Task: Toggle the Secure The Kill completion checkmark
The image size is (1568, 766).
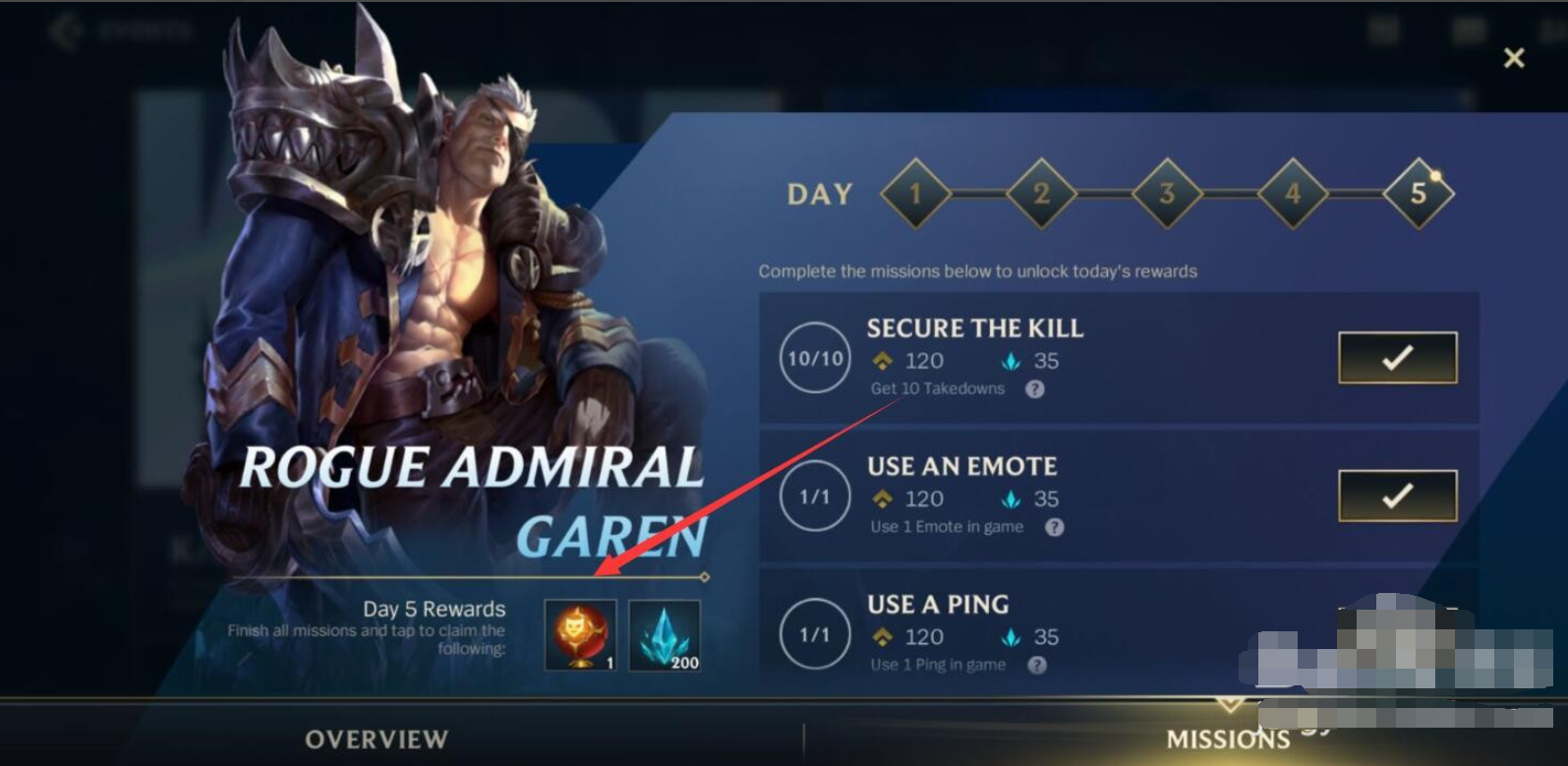Action: 1398,359
